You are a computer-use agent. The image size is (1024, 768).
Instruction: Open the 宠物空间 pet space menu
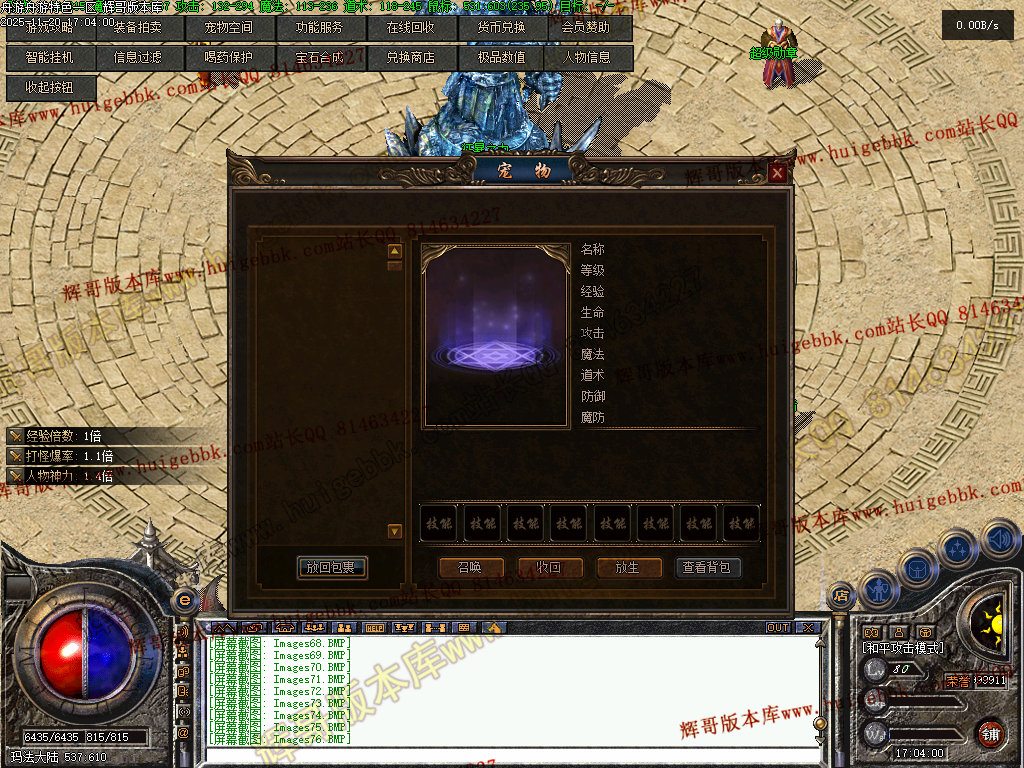(x=229, y=28)
